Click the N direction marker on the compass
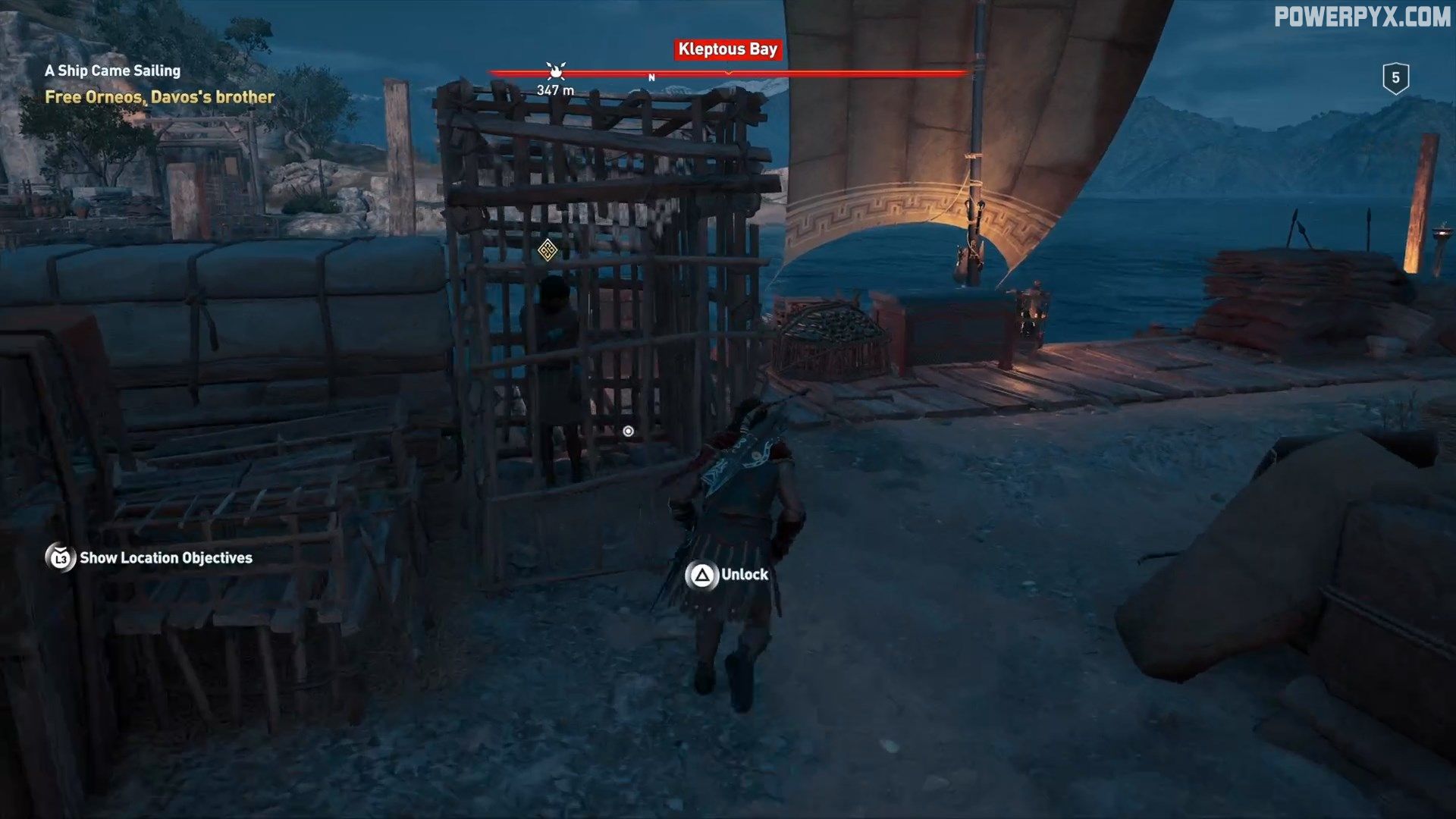 point(651,76)
